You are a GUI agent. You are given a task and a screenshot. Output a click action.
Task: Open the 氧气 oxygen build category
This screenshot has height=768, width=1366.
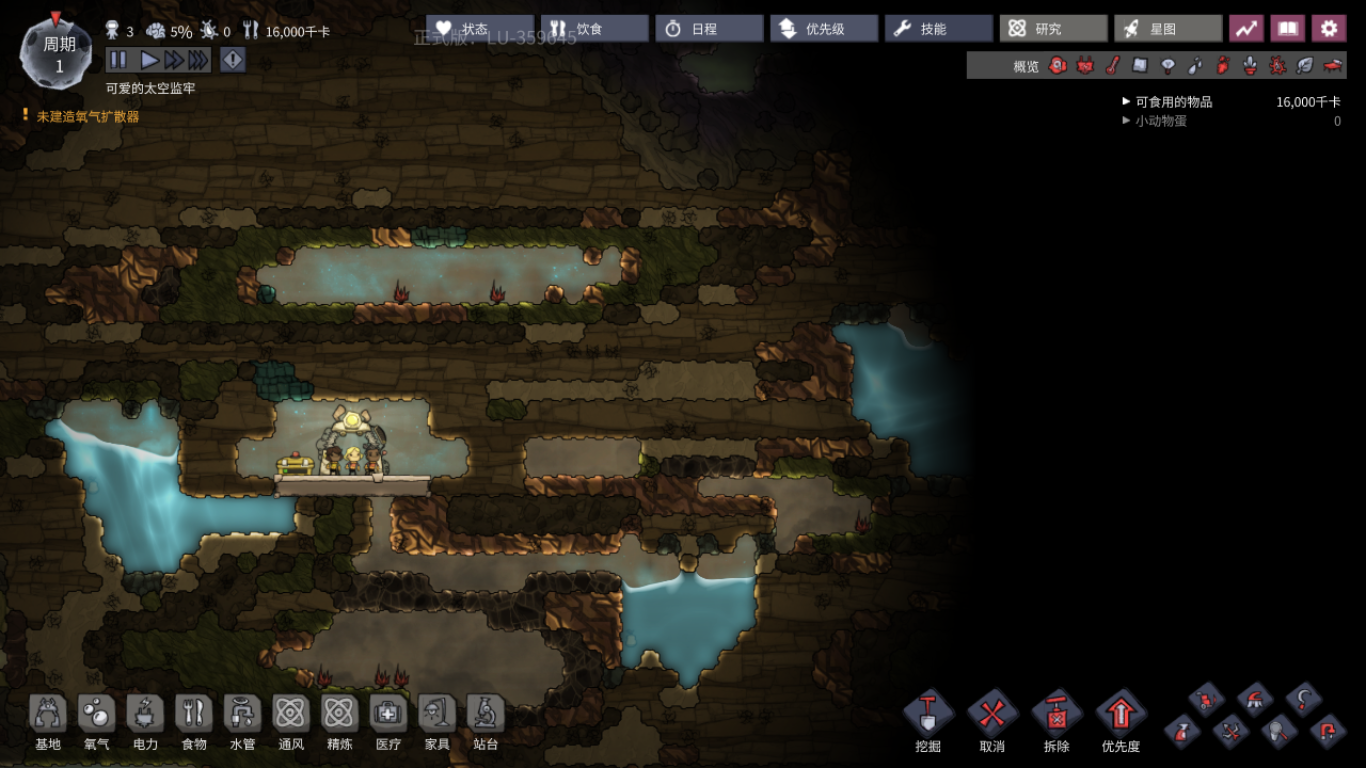point(97,722)
